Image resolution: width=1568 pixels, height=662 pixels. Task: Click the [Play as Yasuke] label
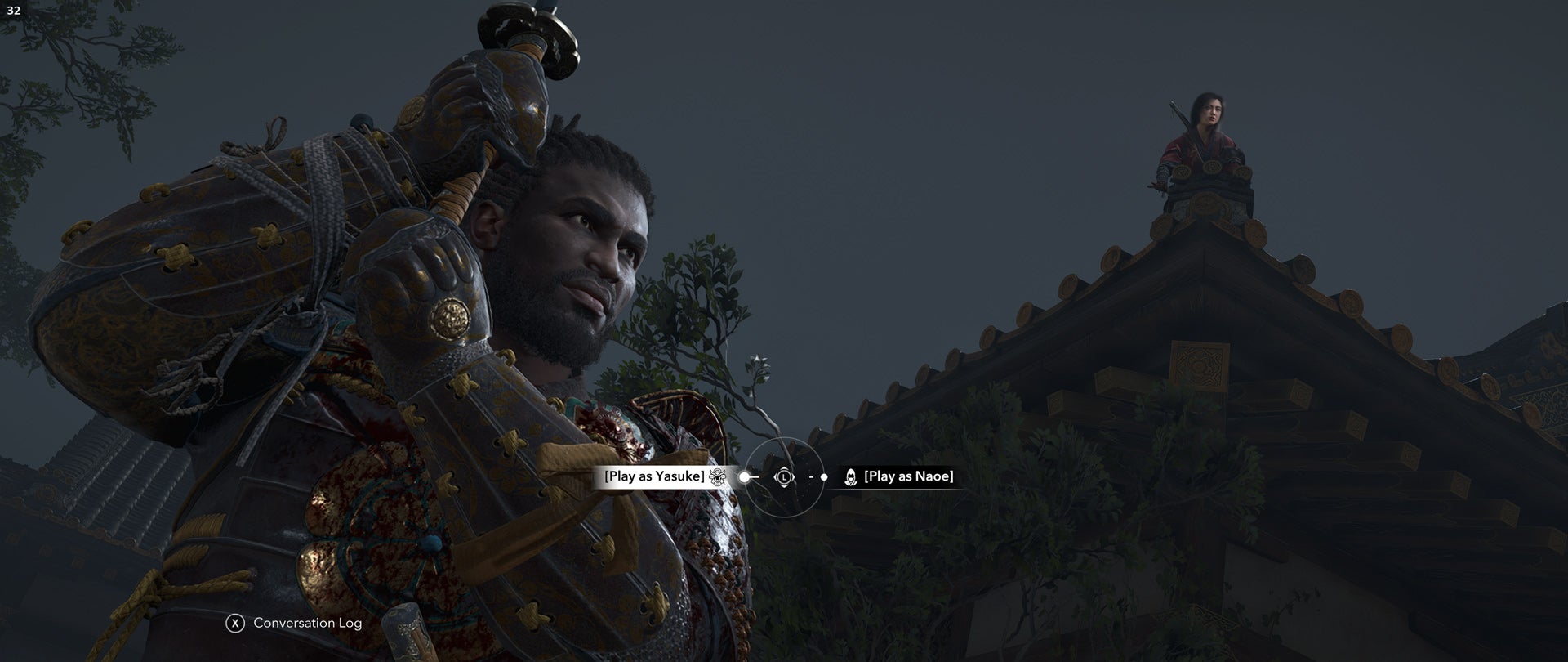[653, 476]
